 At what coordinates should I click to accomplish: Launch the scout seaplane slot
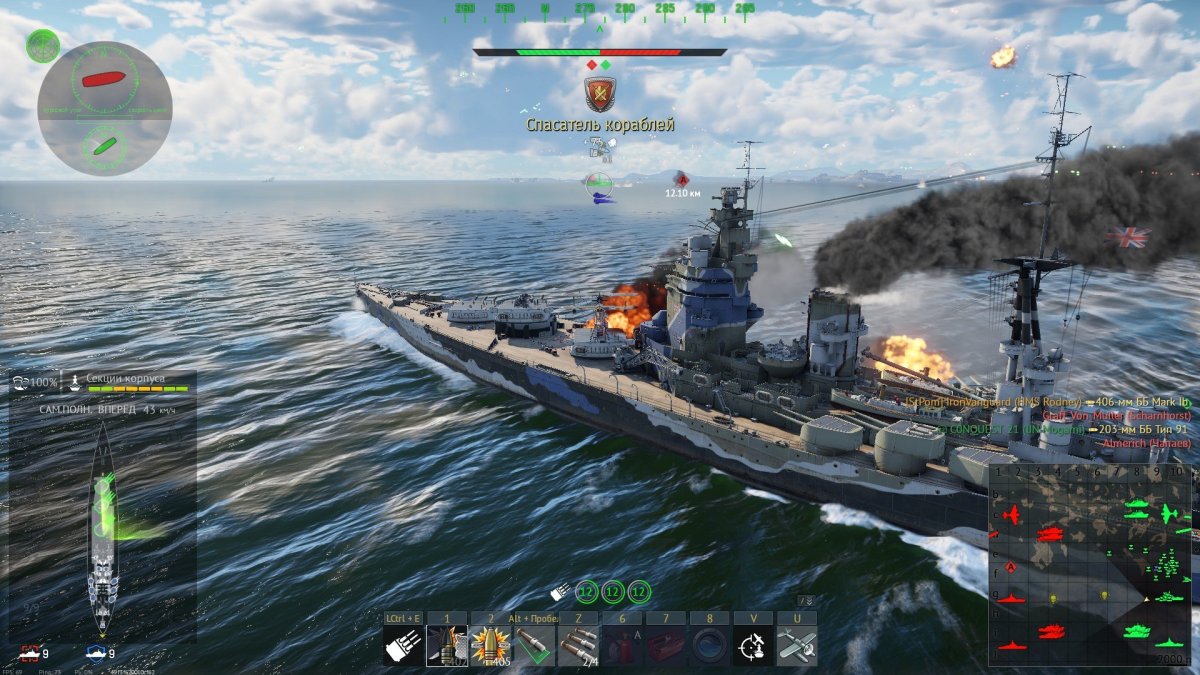tap(796, 646)
